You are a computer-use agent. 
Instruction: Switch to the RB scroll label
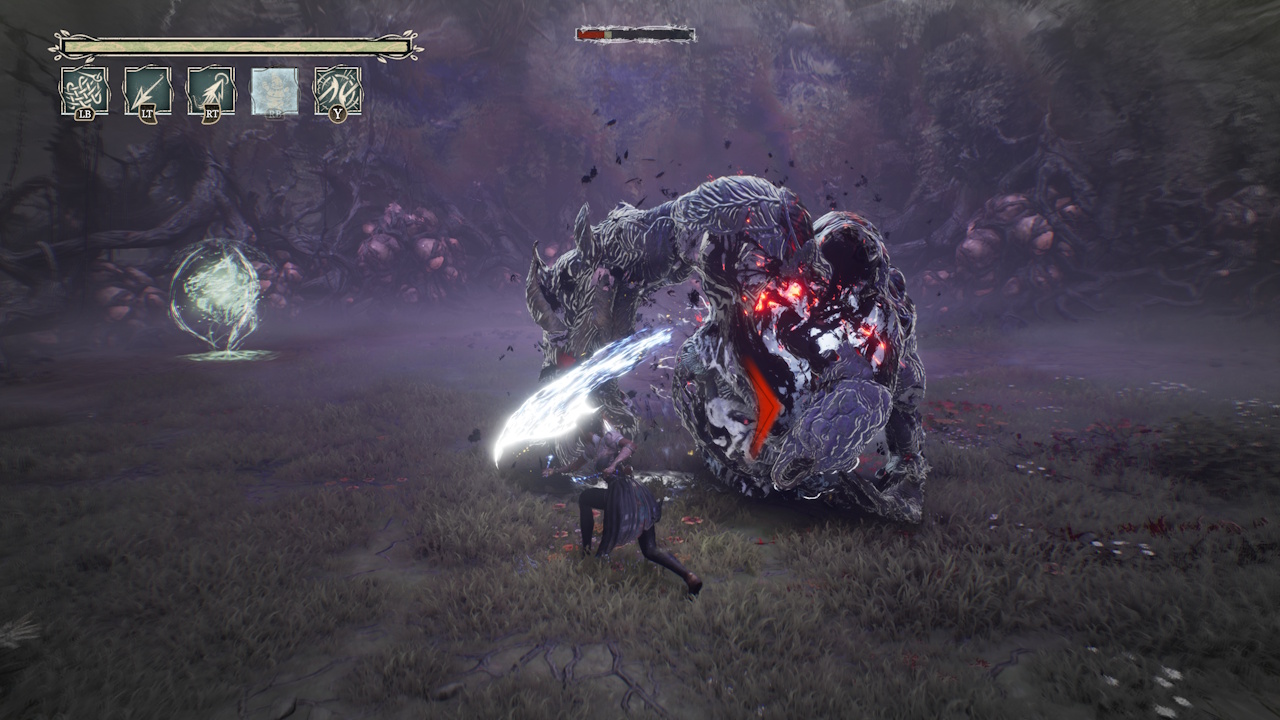pos(274,113)
